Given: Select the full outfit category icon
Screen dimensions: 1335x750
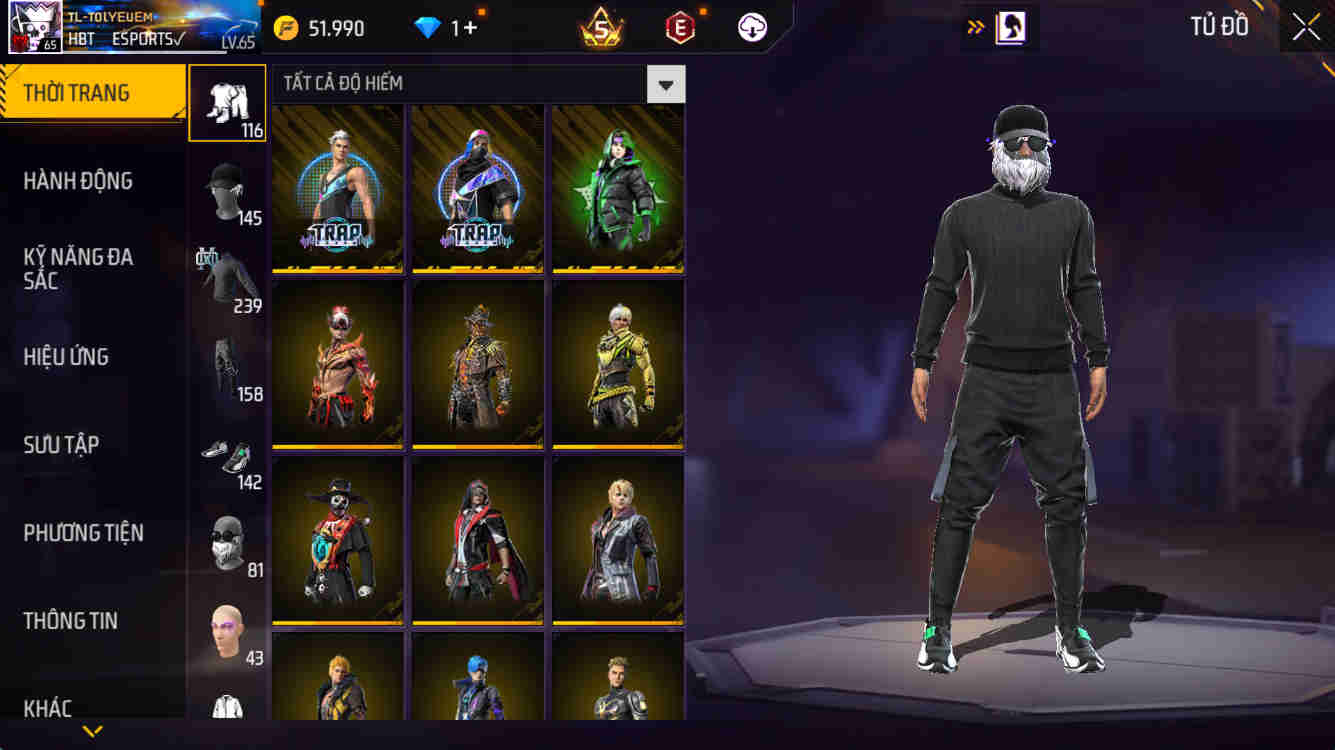Looking at the screenshot, I should 227,103.
